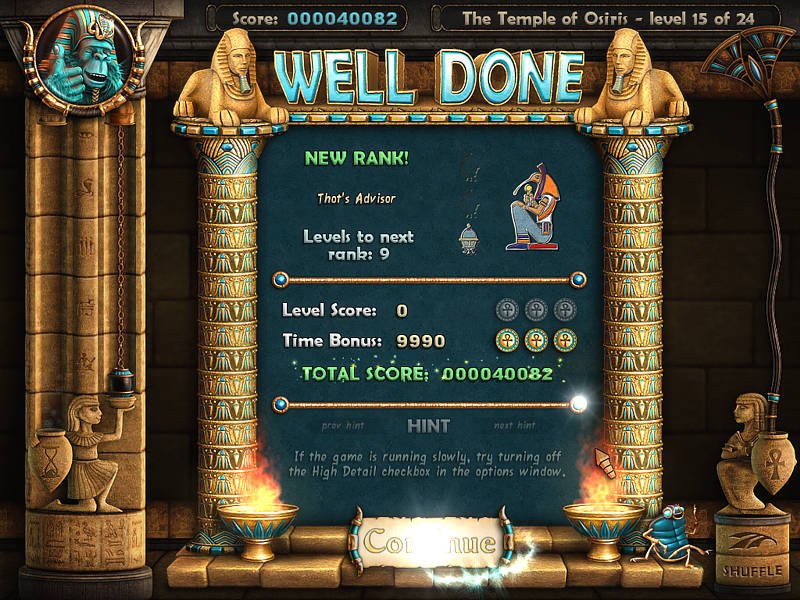This screenshot has height=600, width=800.
Task: Continue to the next level
Action: click(x=429, y=543)
